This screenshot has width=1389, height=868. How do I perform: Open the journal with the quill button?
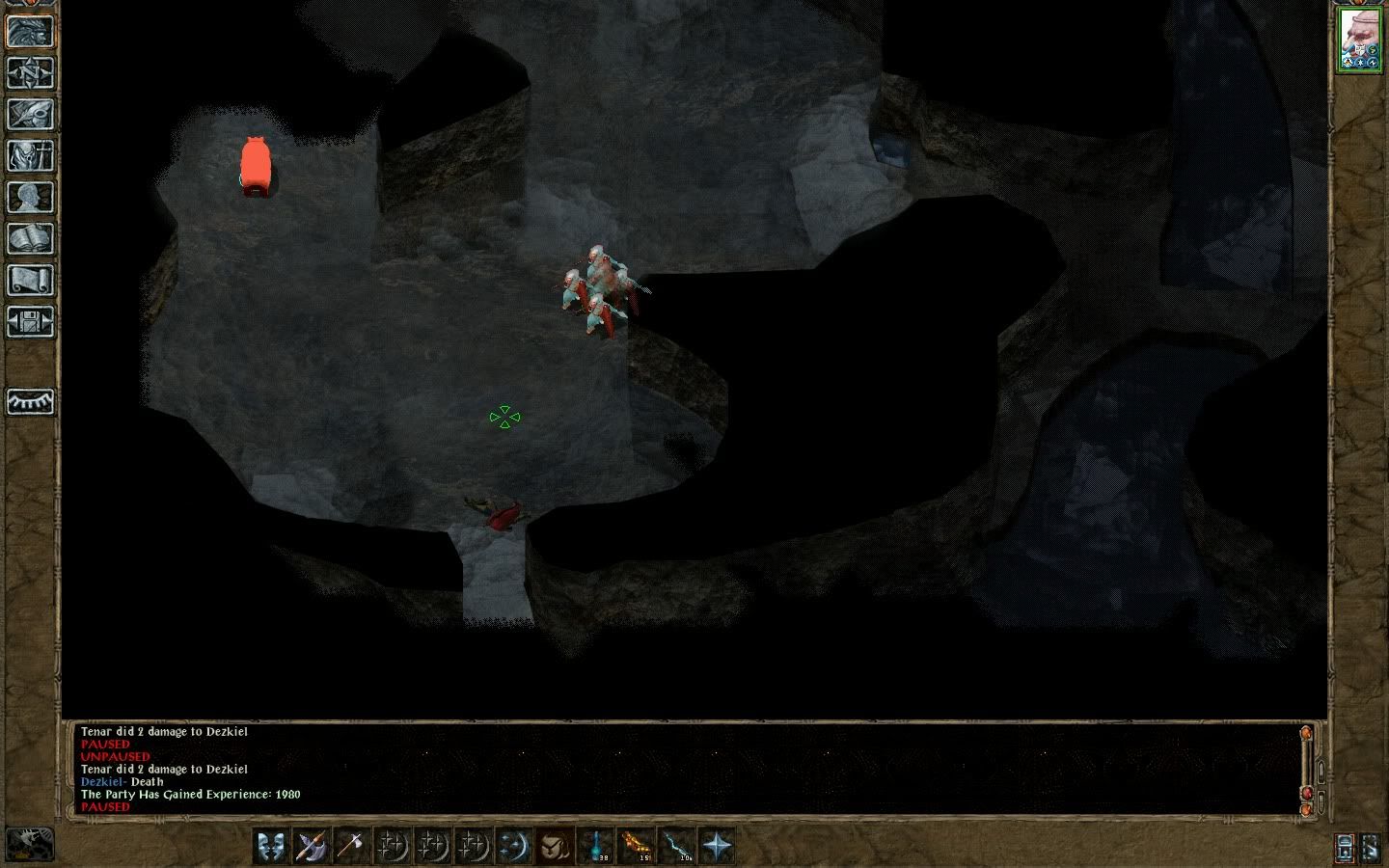point(30,115)
